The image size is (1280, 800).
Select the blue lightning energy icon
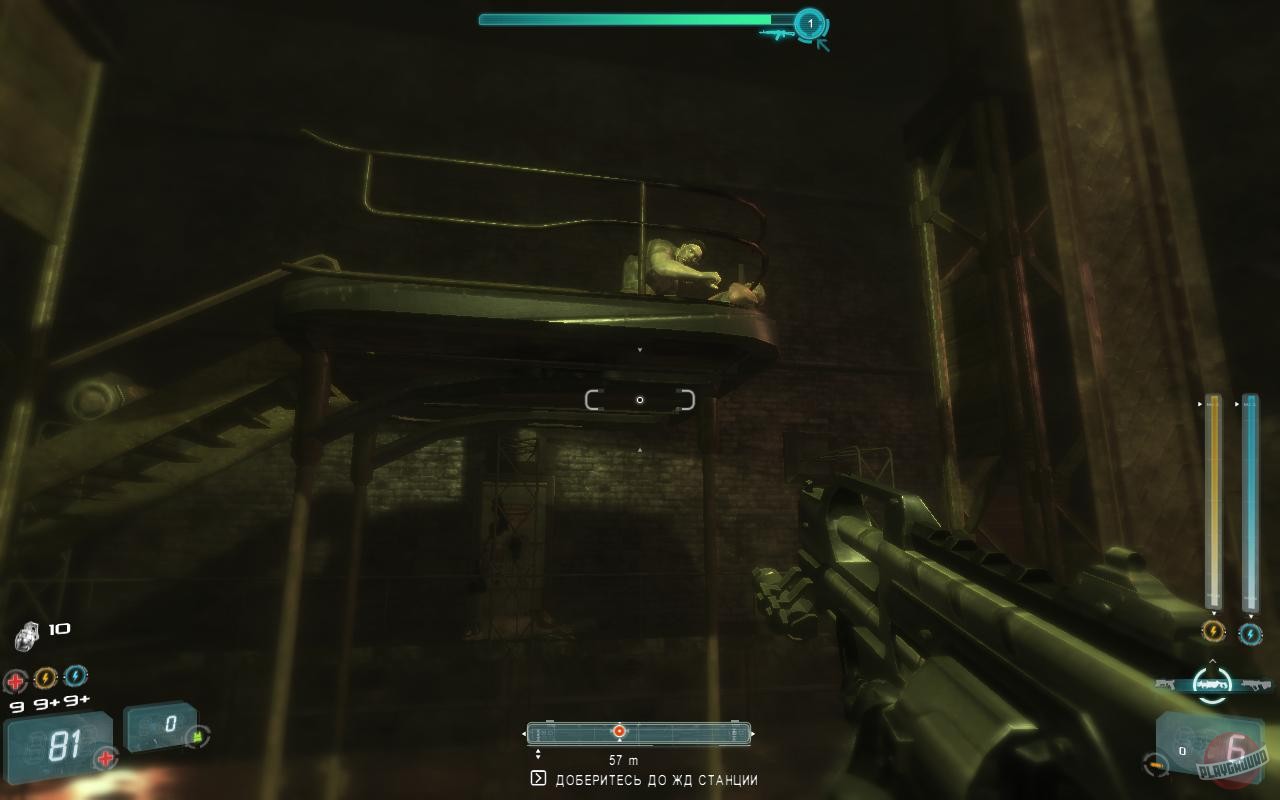click(x=75, y=675)
